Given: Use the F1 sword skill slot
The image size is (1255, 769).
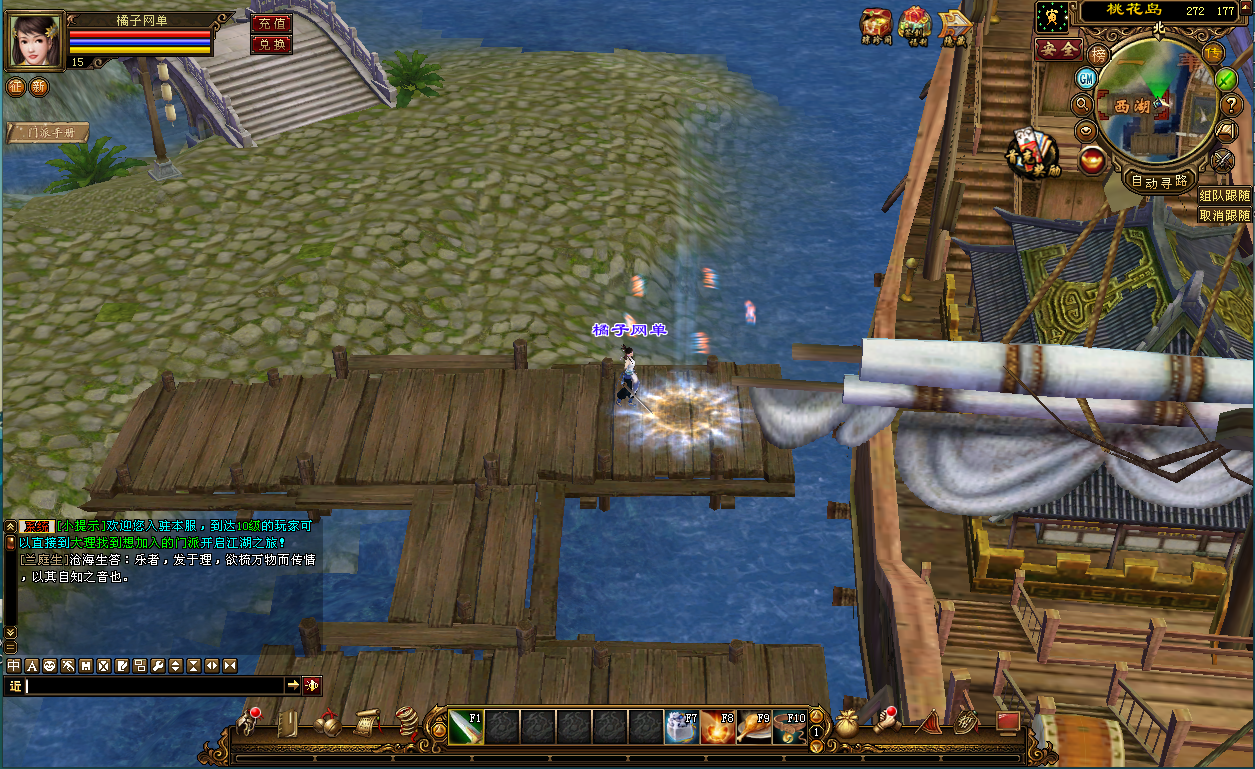Looking at the screenshot, I should [466, 727].
